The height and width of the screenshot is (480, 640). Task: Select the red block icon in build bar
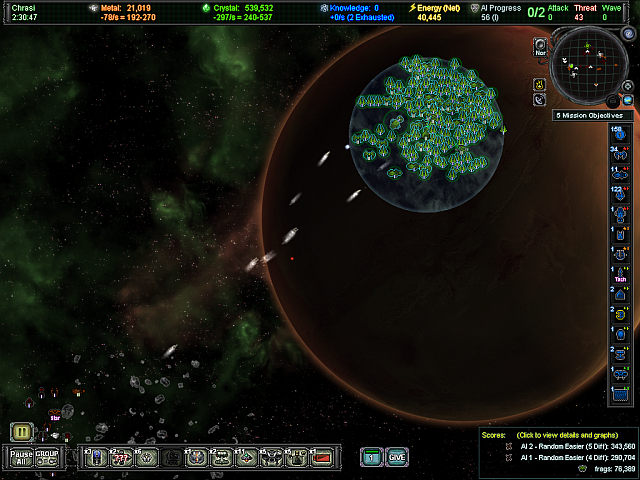[x=321, y=457]
